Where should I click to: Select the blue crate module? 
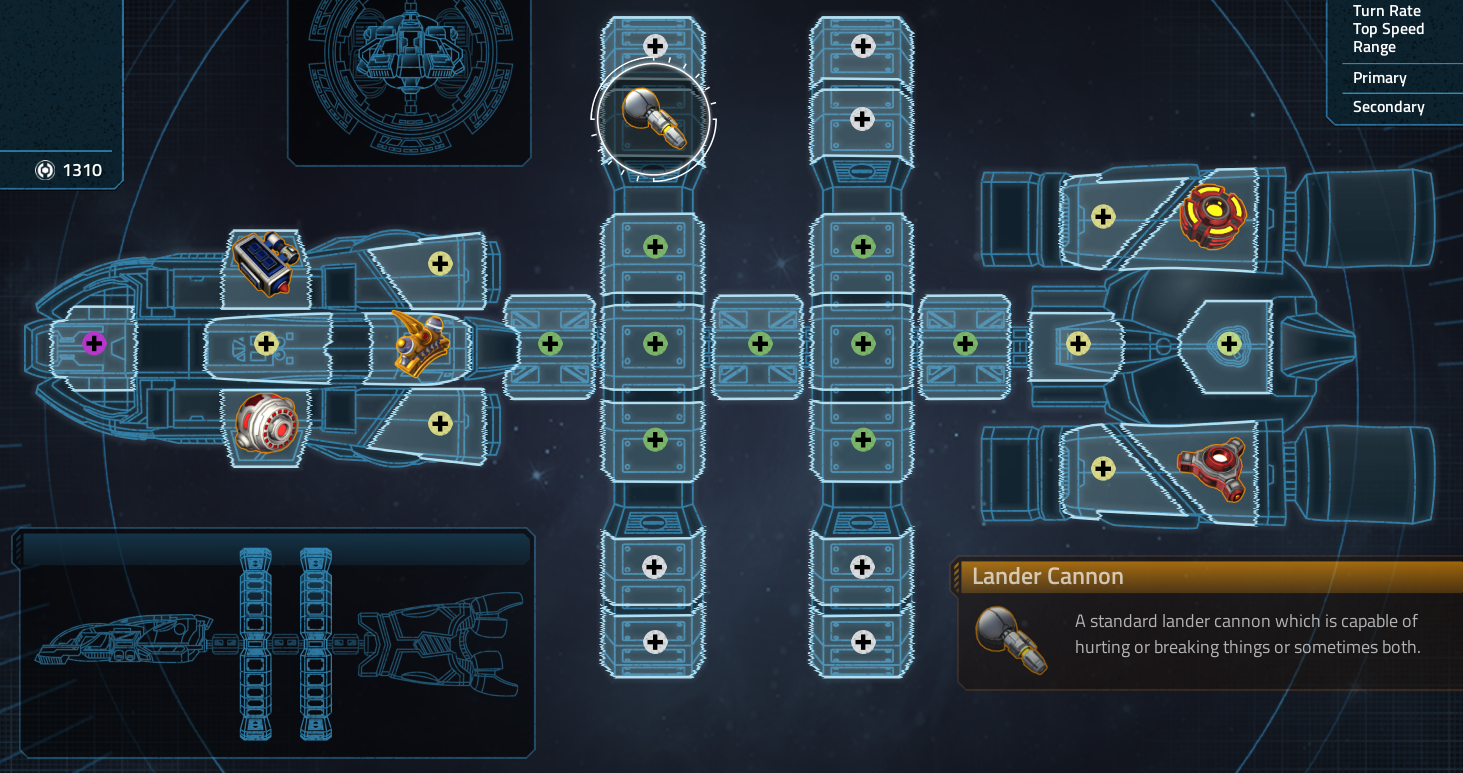(266, 263)
